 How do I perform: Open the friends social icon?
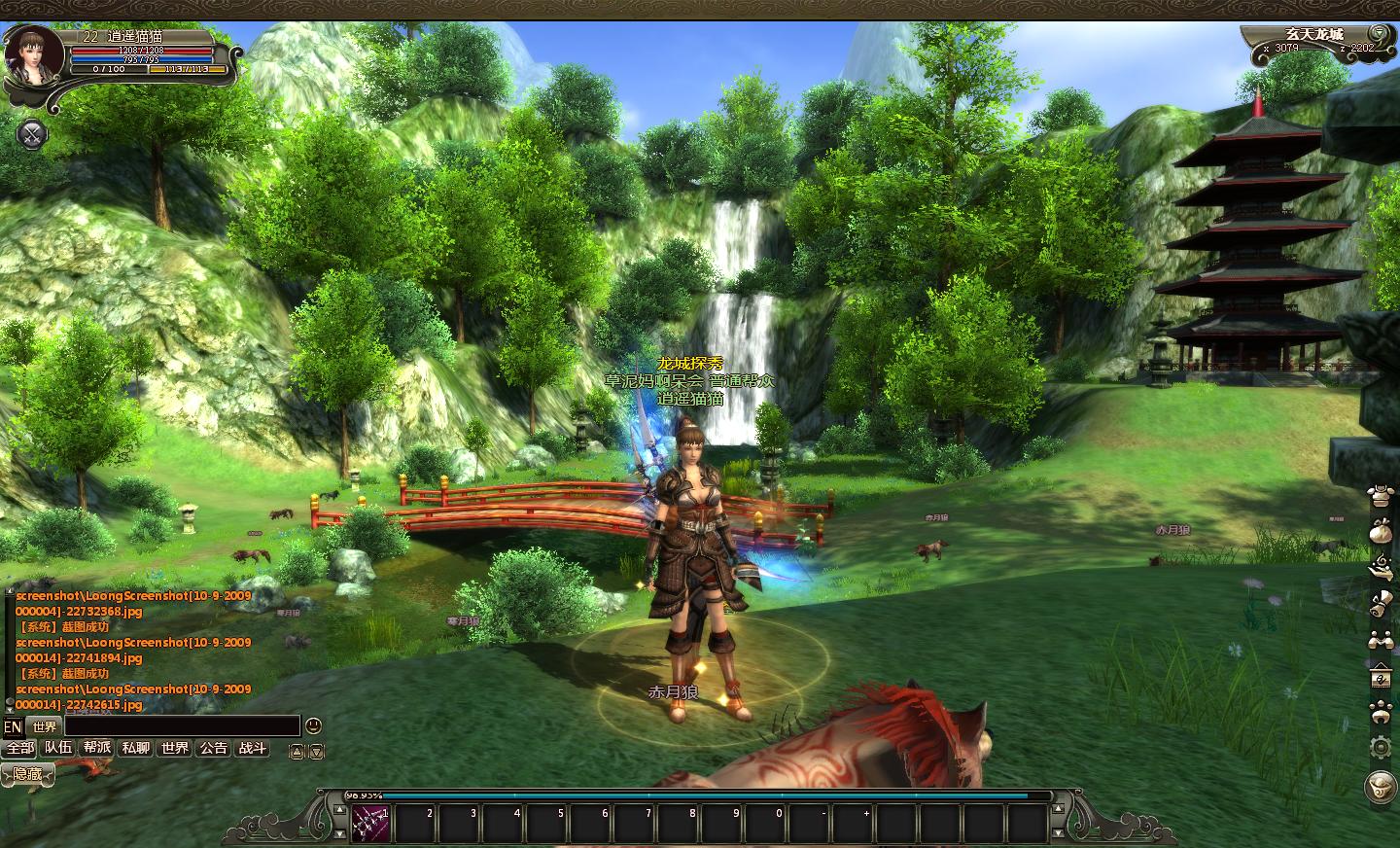(1379, 640)
